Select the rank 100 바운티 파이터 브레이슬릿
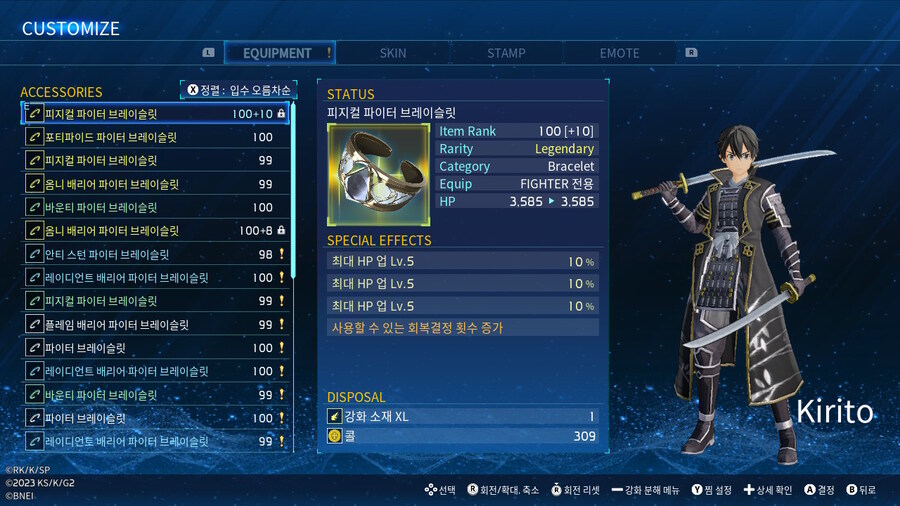900x506 pixels. pos(156,207)
